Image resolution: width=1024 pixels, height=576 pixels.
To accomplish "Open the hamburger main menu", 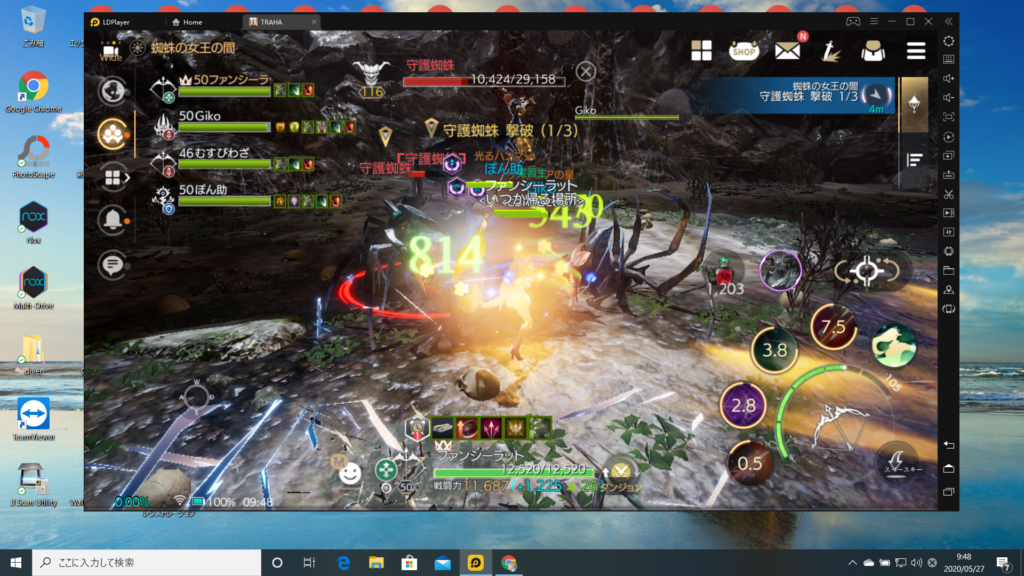I will (x=915, y=51).
